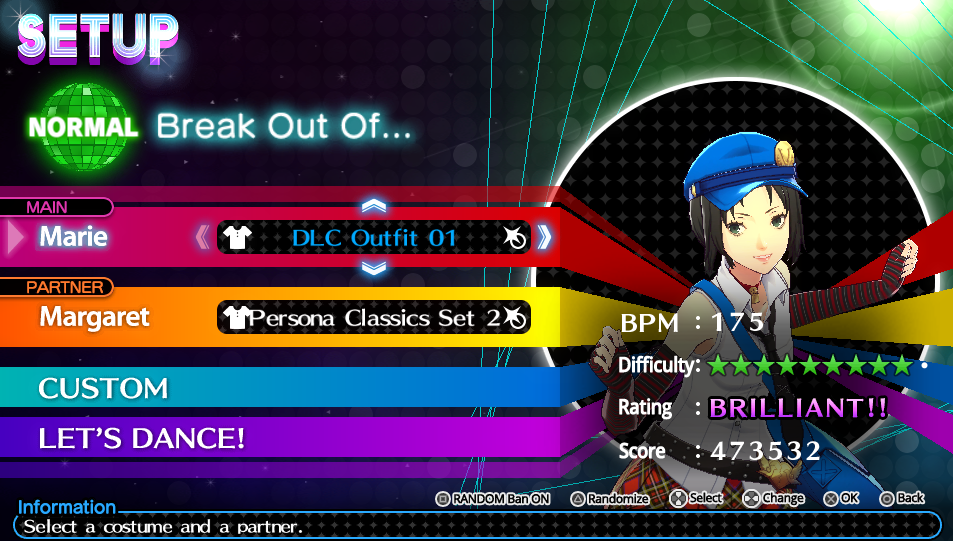
Task: Start the song with LET'S DANCE!
Action: [142, 438]
